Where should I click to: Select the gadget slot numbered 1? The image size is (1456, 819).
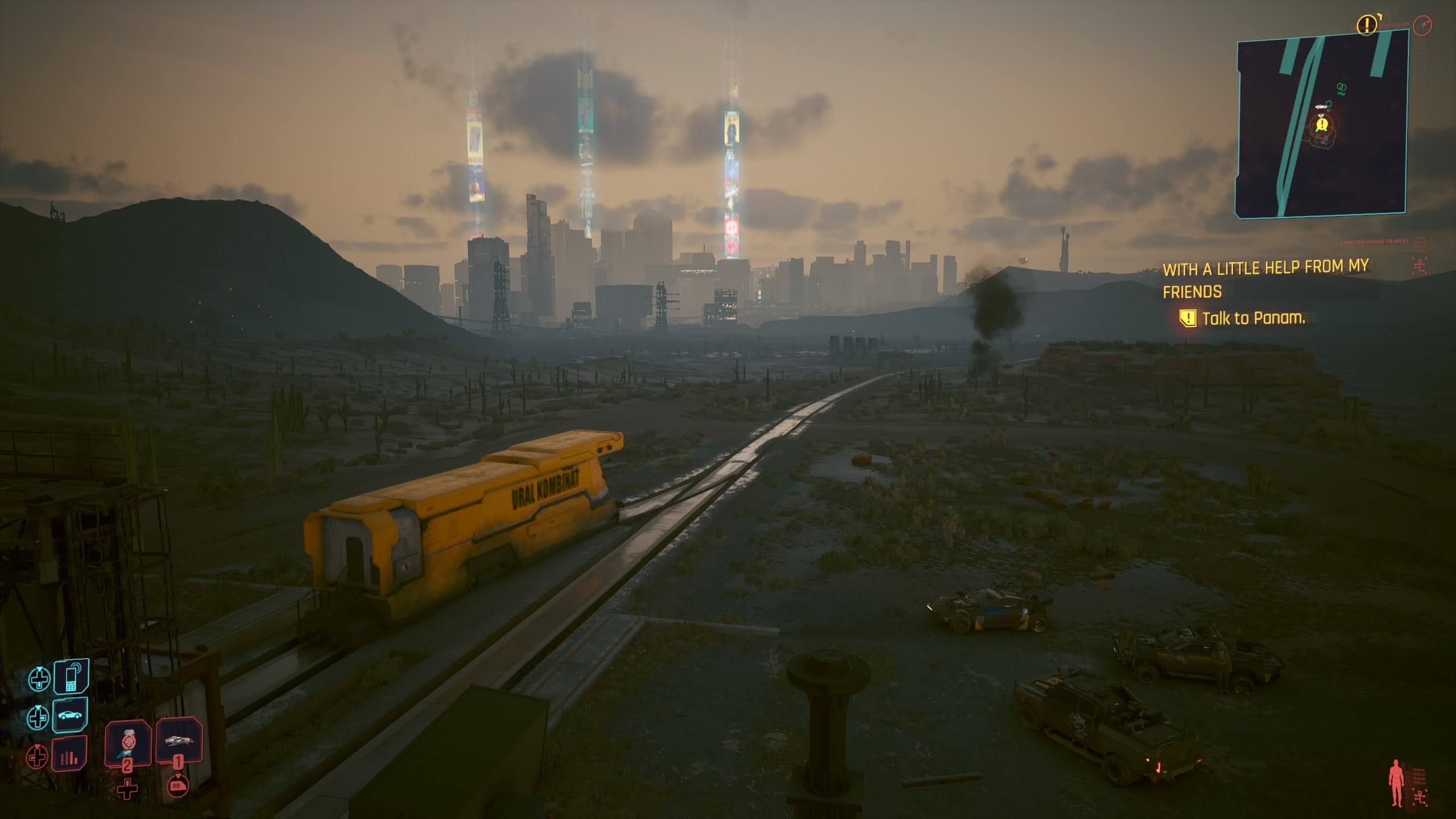coord(179,741)
